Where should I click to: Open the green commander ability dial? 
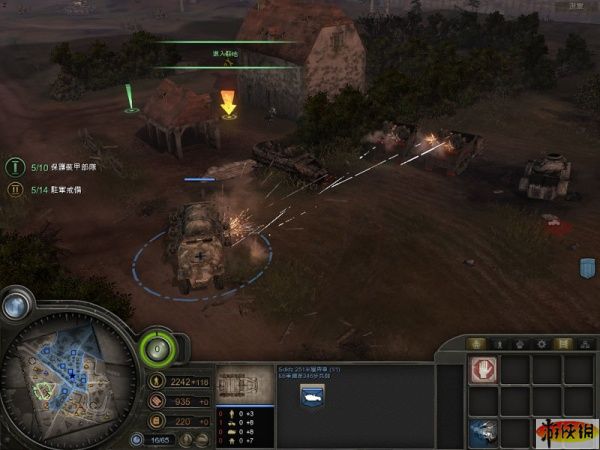pyautogui.click(x=156, y=347)
